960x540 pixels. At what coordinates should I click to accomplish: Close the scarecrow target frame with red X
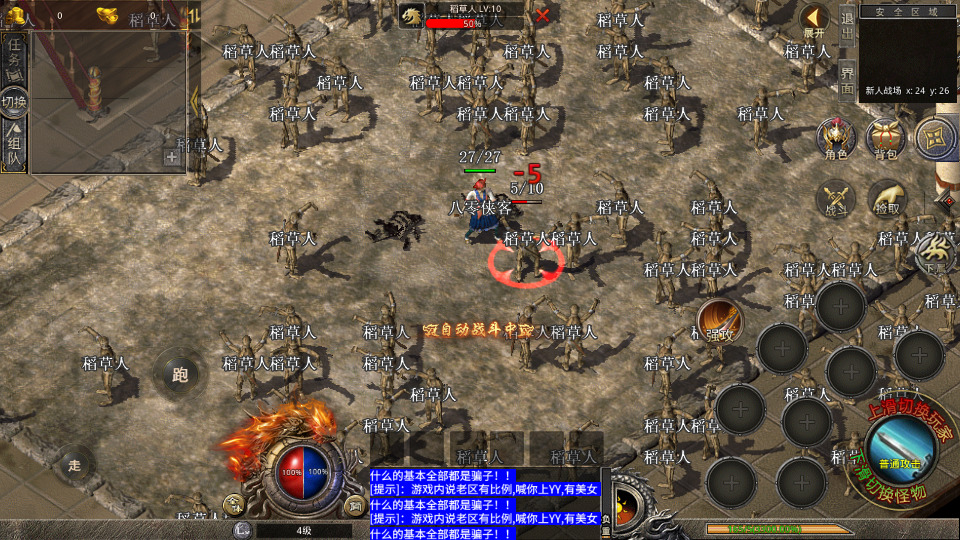(542, 15)
